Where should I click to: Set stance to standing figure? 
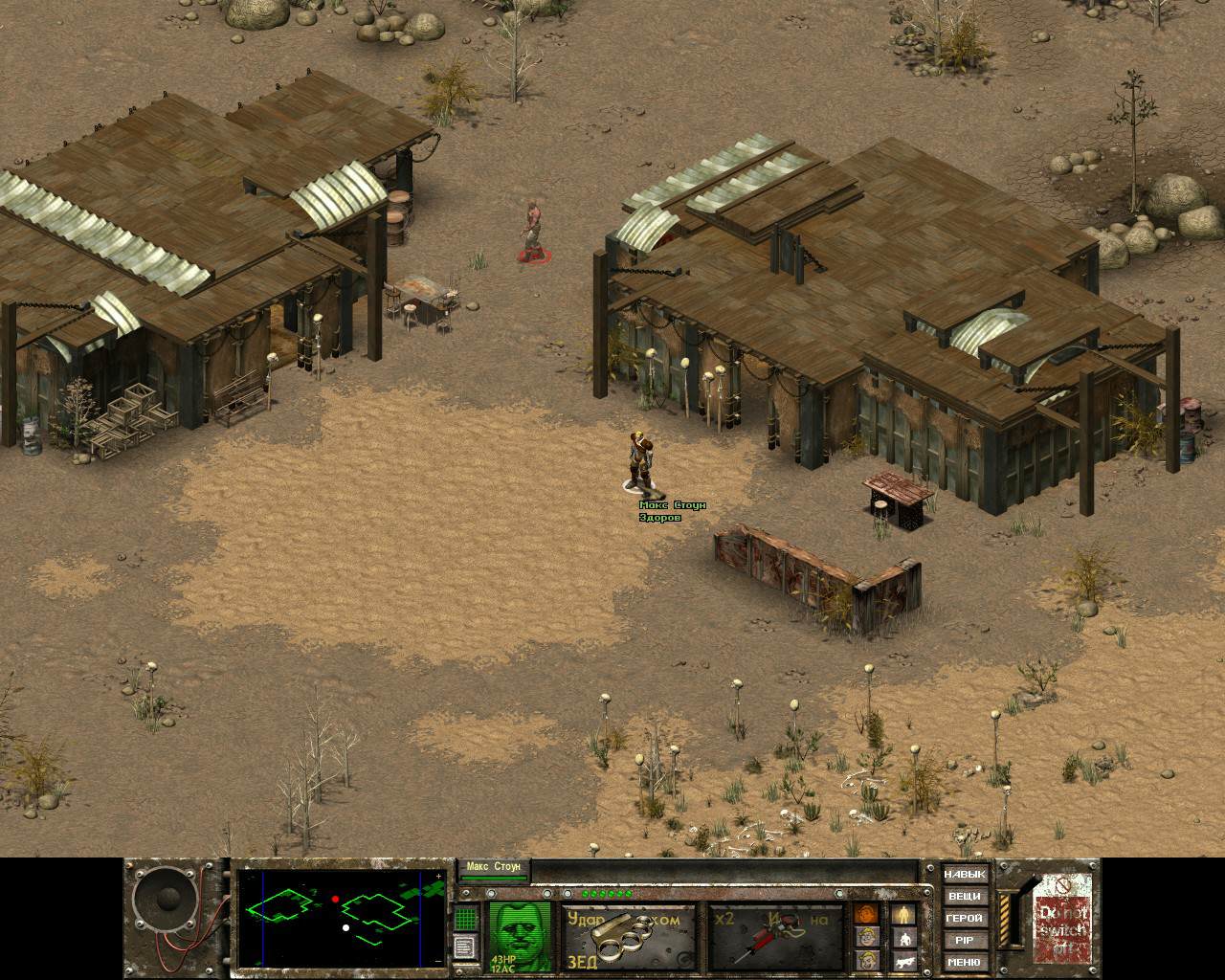(904, 914)
